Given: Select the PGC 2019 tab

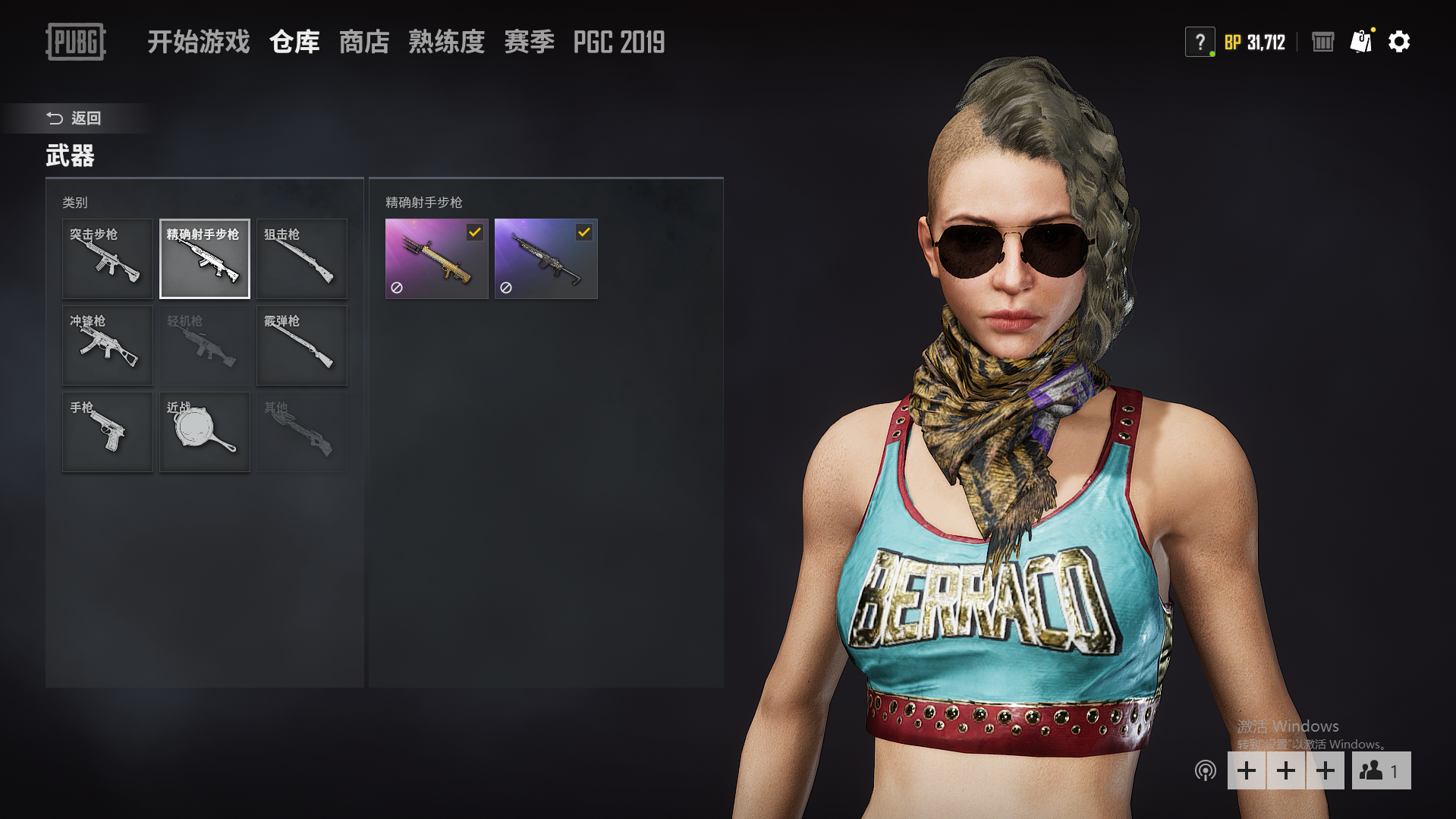Looking at the screenshot, I should tap(618, 42).
